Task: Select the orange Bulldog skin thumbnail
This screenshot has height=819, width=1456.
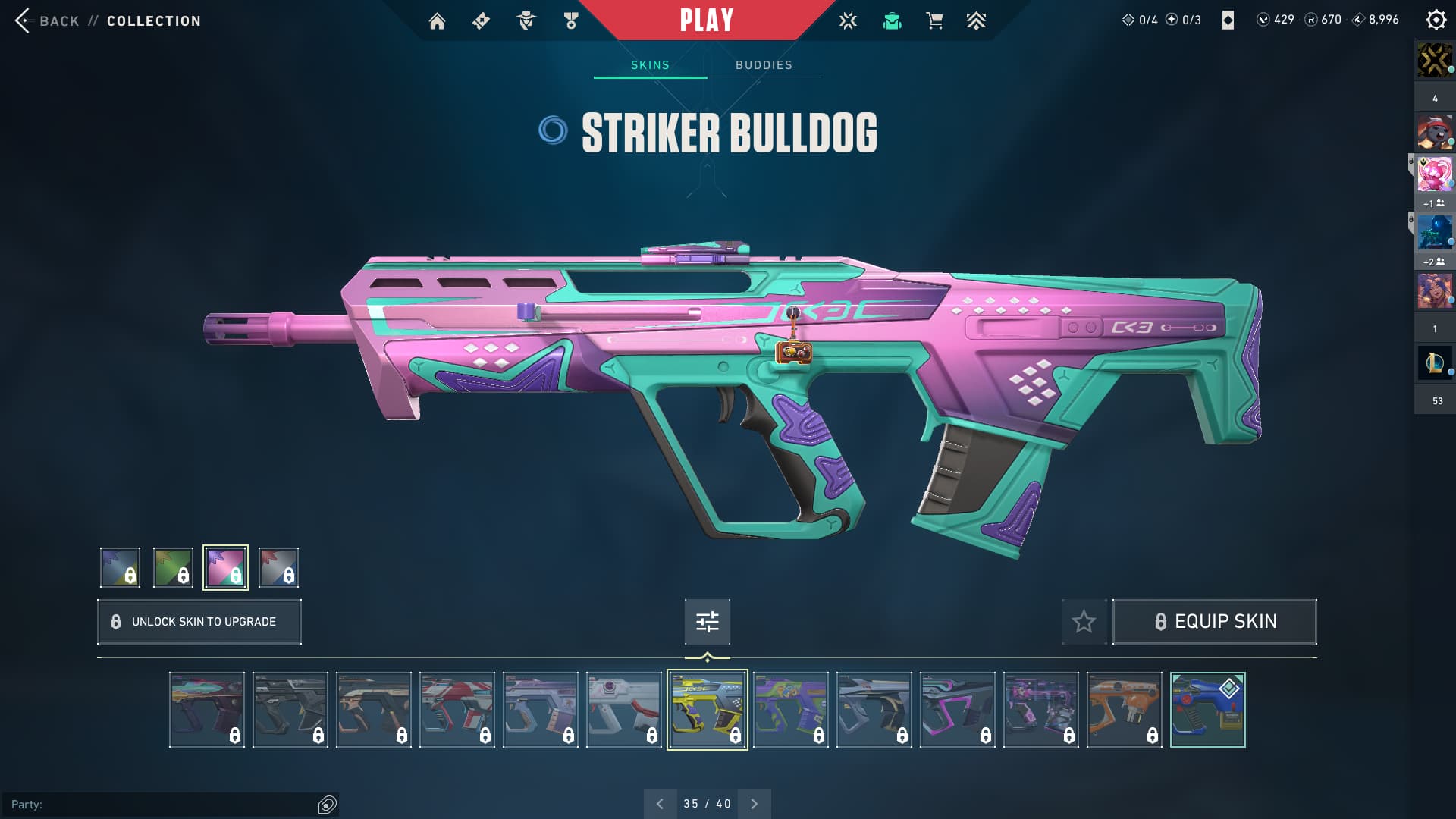Action: tap(1124, 710)
